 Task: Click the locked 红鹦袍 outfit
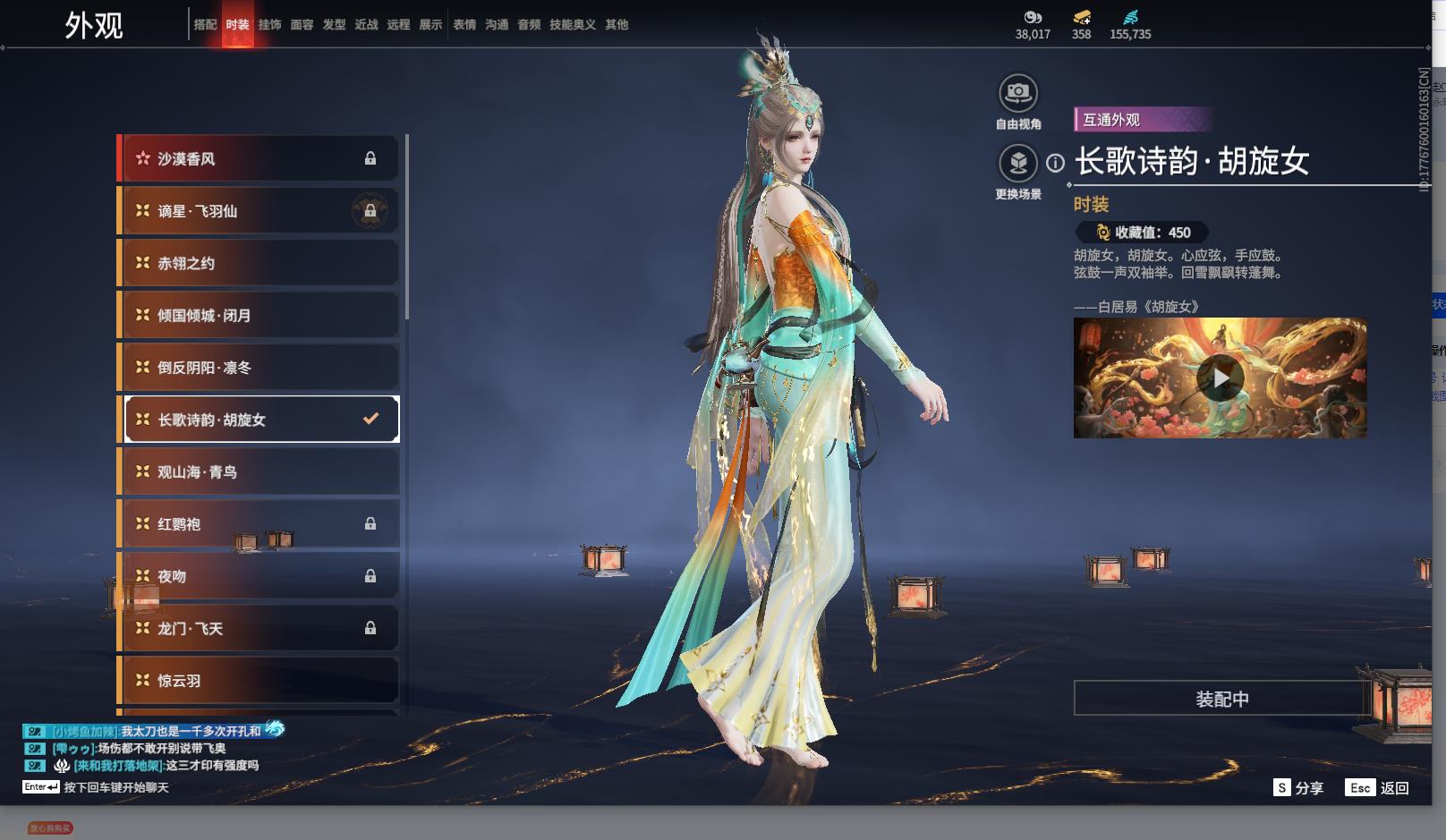point(259,524)
